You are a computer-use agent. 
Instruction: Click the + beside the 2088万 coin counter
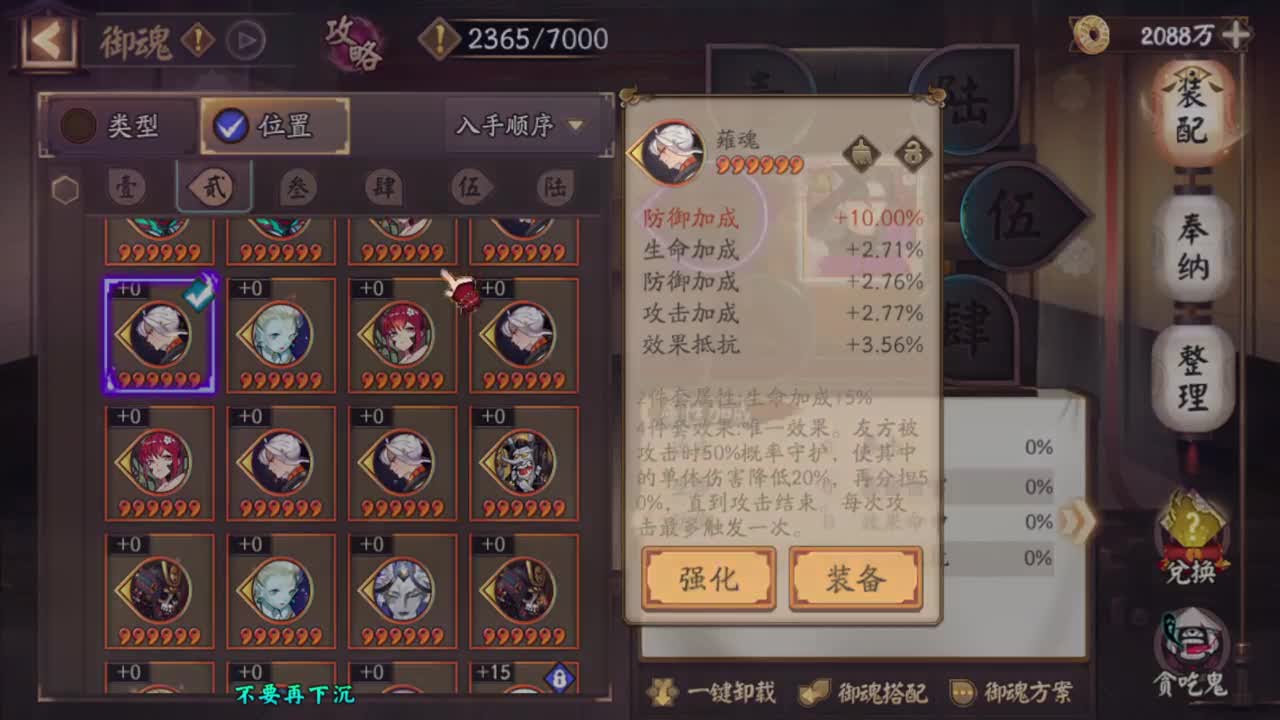[x=1237, y=35]
